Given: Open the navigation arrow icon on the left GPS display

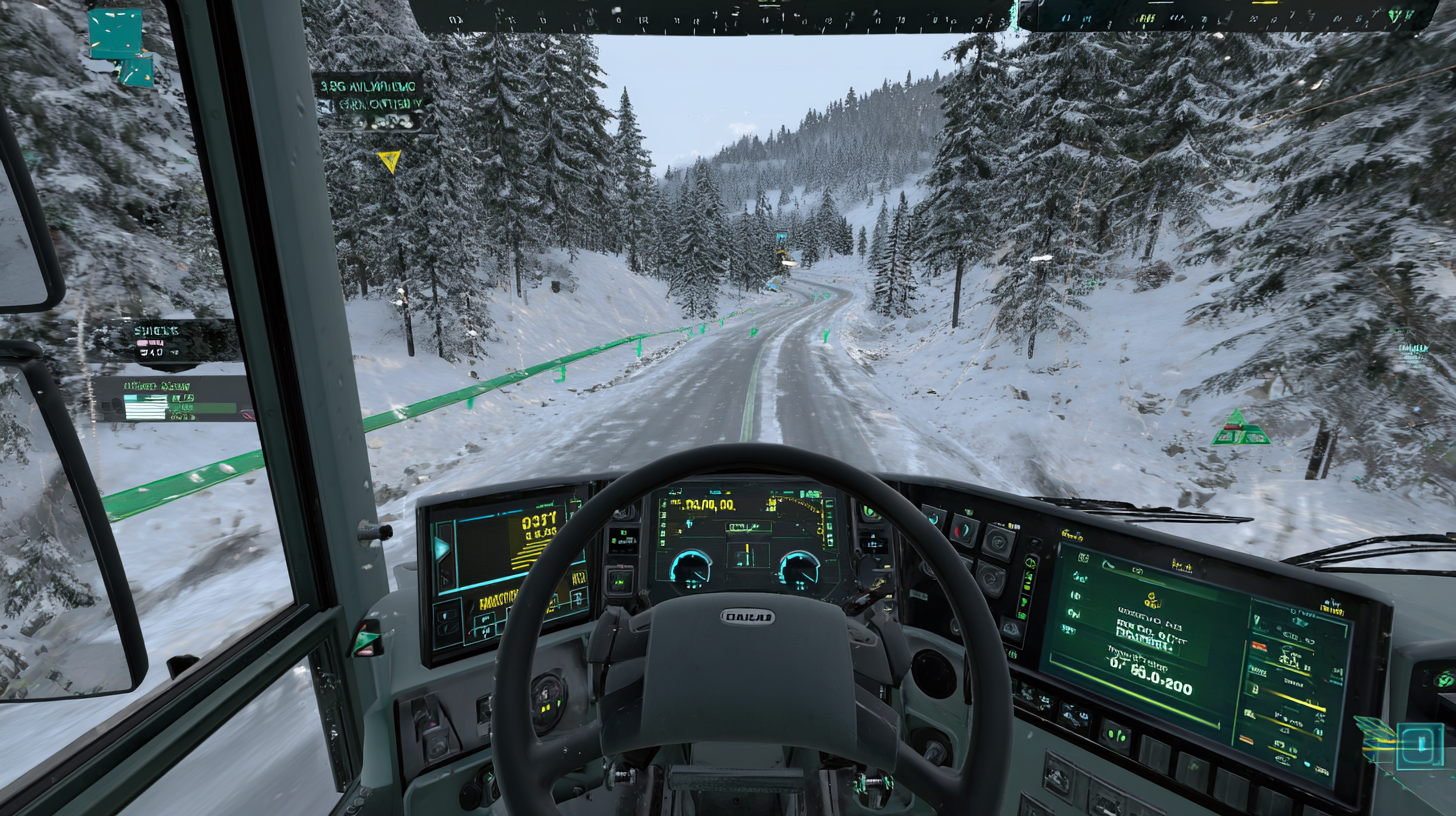Looking at the screenshot, I should [x=441, y=547].
